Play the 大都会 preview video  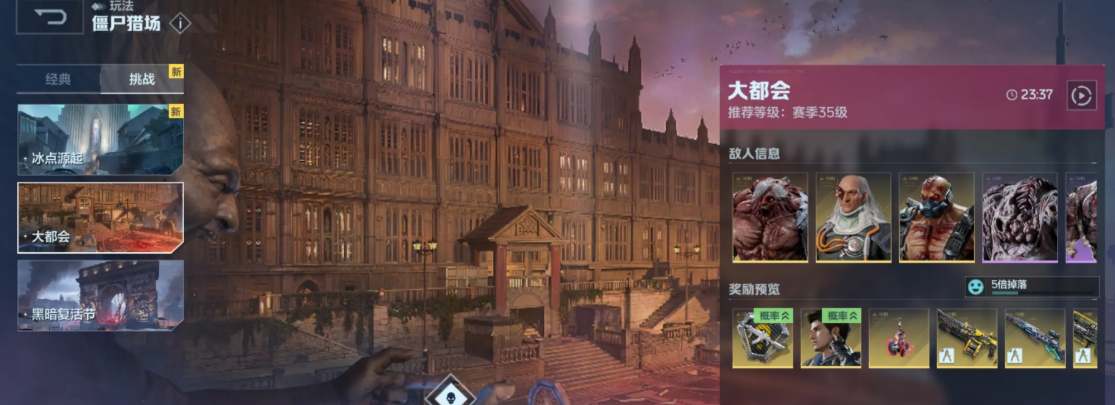tap(1081, 95)
